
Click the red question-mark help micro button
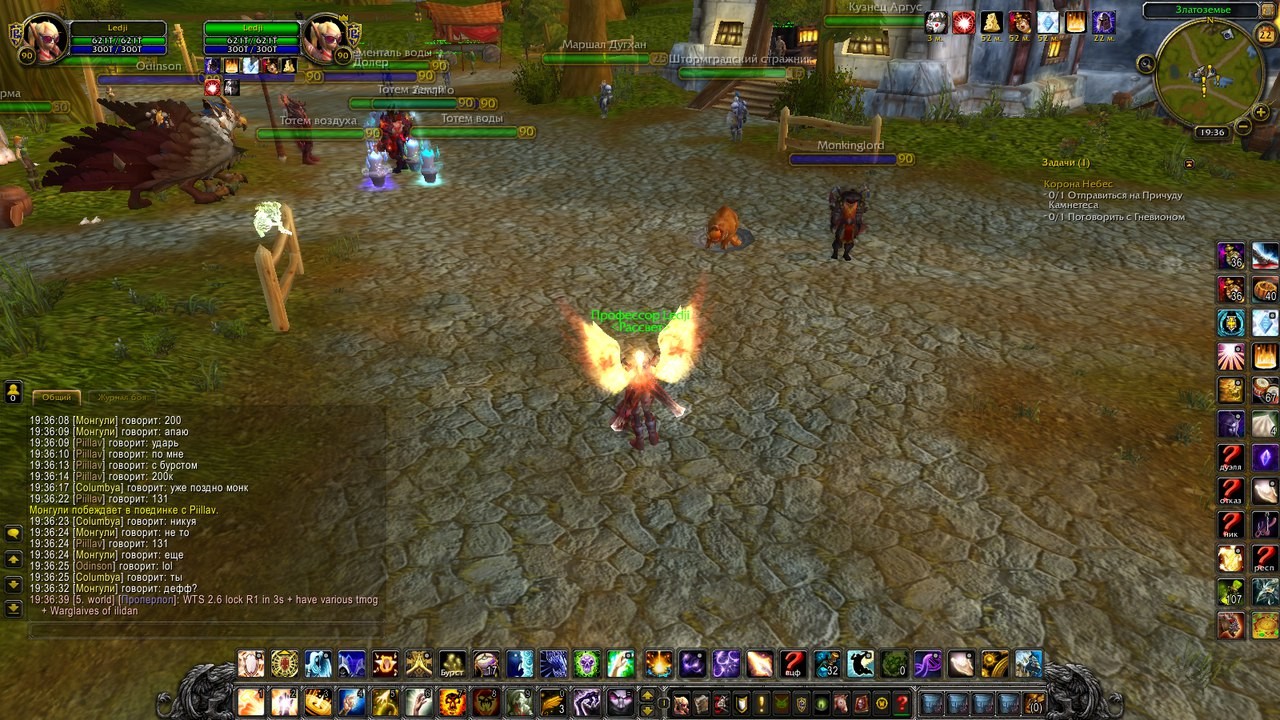(x=901, y=703)
